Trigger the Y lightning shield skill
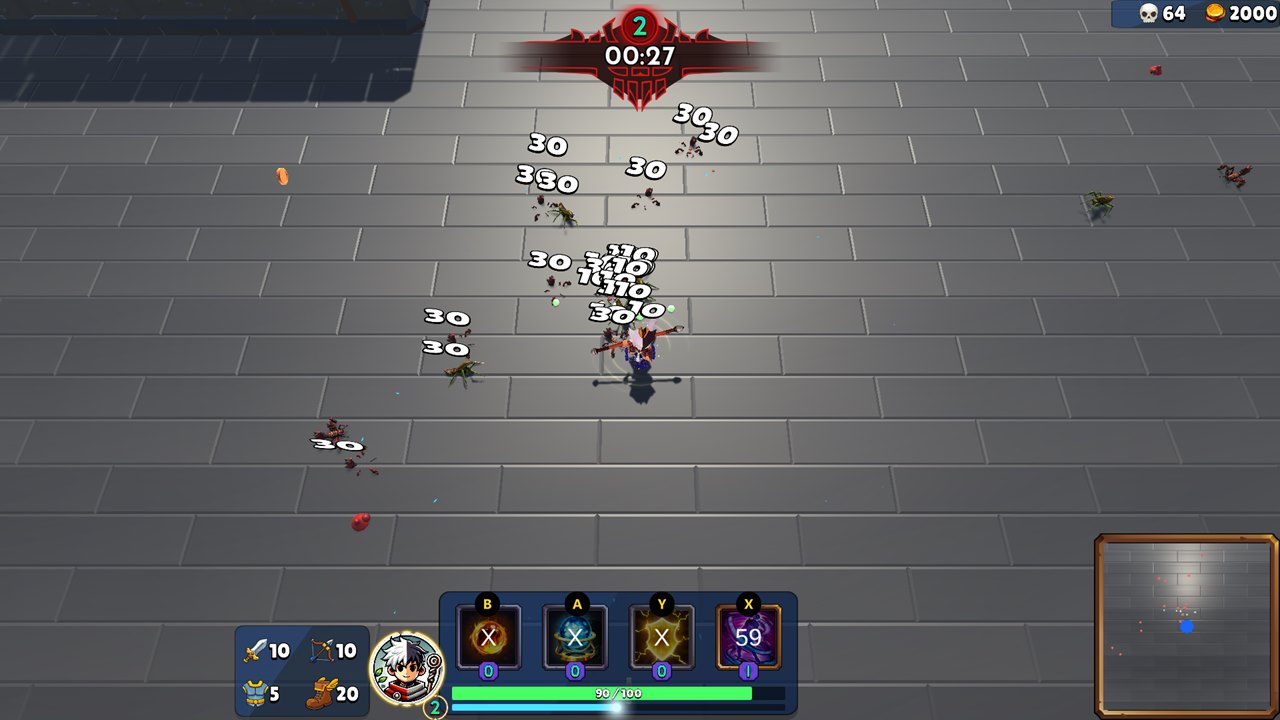The image size is (1280, 720). tap(663, 637)
